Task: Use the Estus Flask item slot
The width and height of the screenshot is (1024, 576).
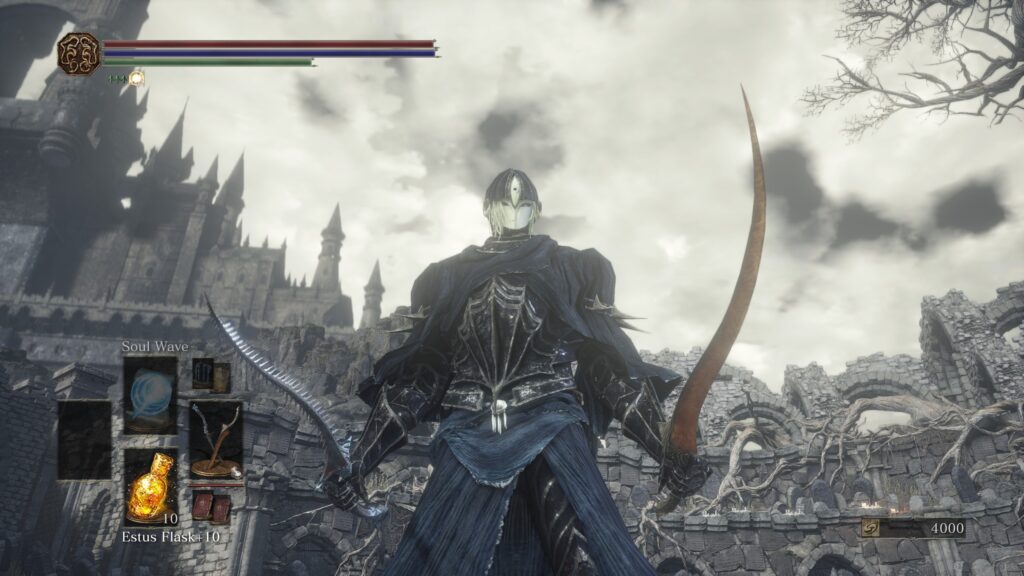Action: 150,486
